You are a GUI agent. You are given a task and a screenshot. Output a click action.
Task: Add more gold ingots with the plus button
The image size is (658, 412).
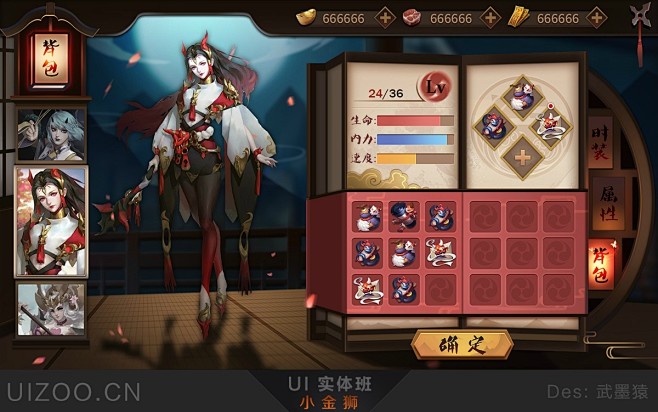point(385,17)
